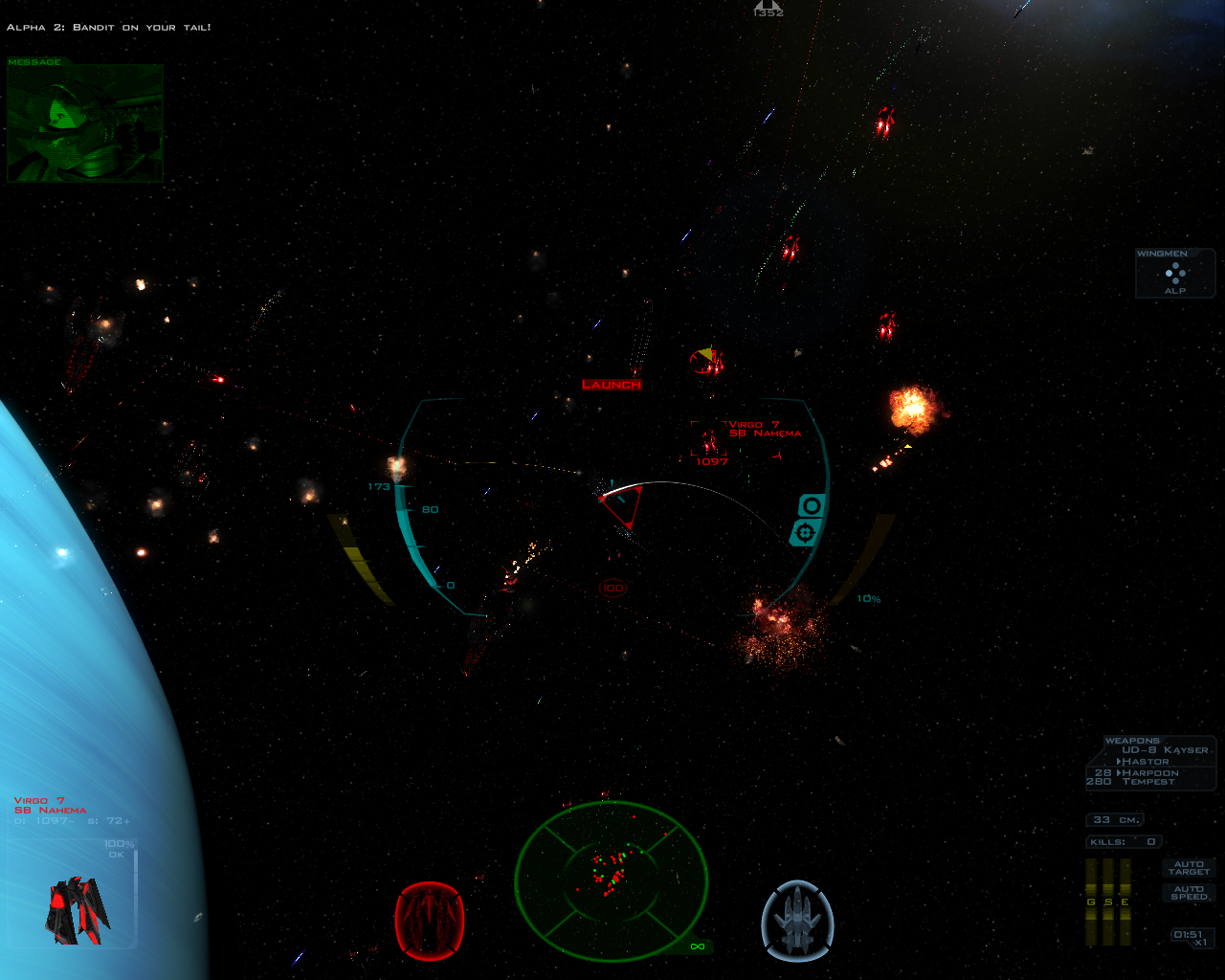Select the UD-8 Kayser primary weapon
This screenshot has width=1225, height=980.
pyautogui.click(x=1165, y=750)
